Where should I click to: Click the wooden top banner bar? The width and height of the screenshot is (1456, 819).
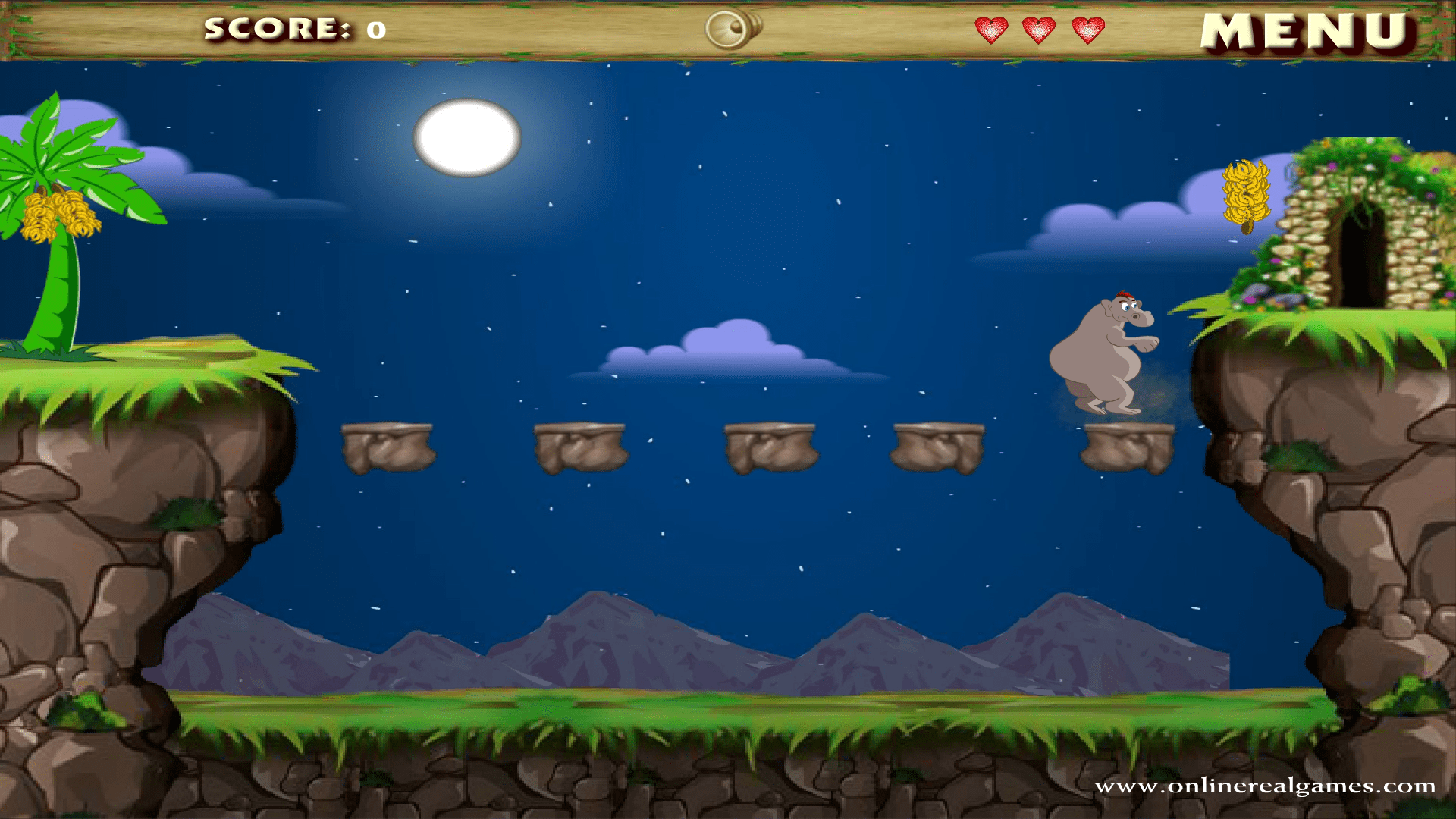pos(531,30)
